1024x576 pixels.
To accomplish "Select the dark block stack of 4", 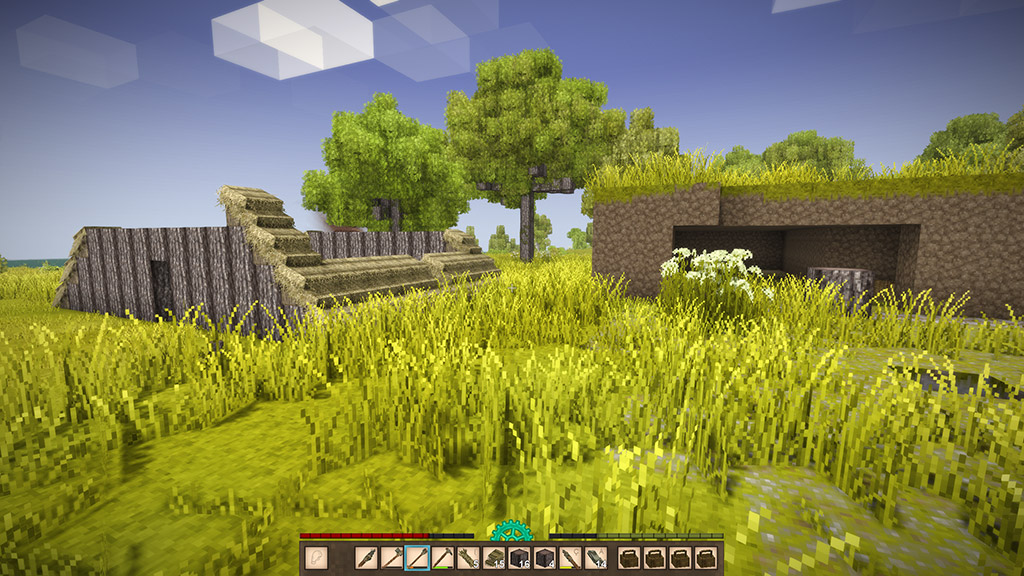I will click(544, 558).
